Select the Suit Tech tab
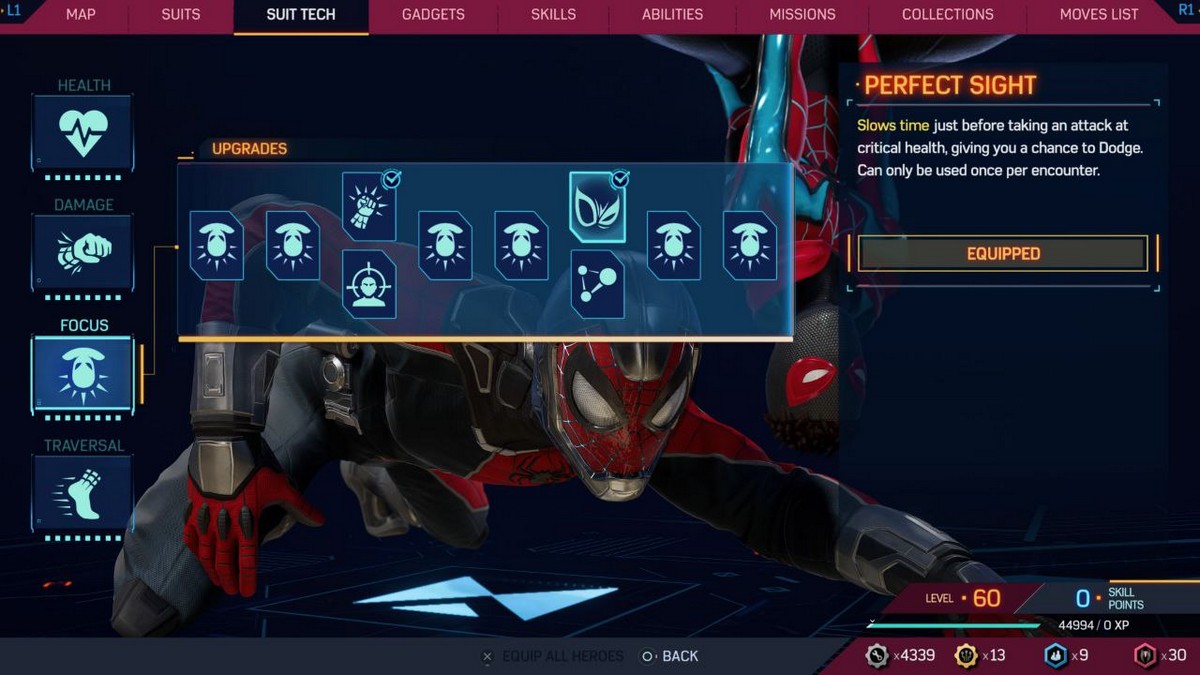Screen dimensions: 1200x675 point(301,15)
